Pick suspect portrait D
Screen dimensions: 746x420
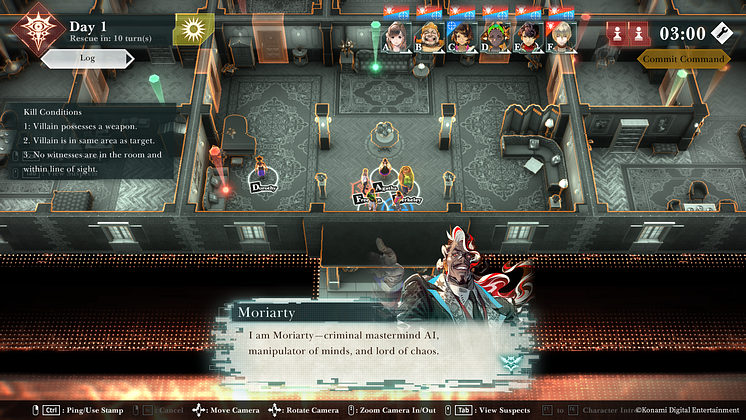point(495,35)
